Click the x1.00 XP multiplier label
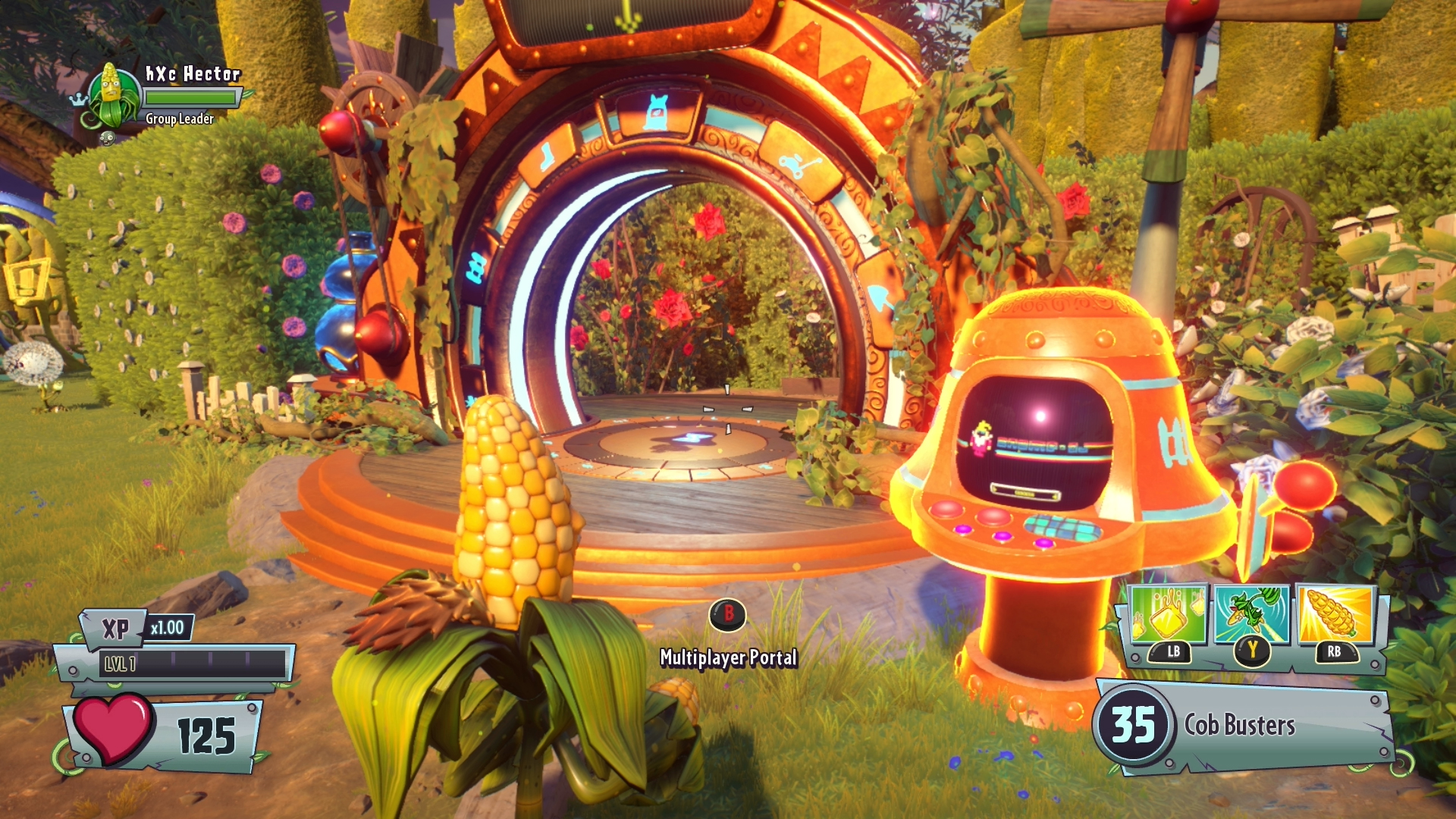 170,627
